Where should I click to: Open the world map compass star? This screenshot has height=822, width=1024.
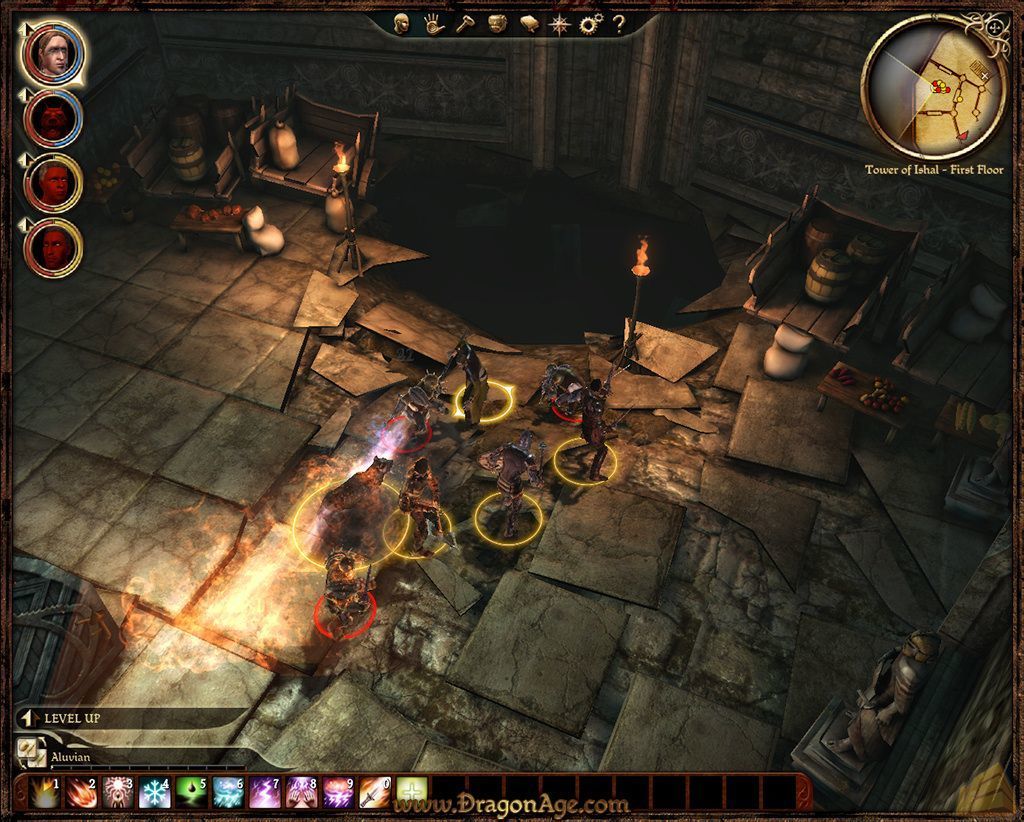(560, 24)
